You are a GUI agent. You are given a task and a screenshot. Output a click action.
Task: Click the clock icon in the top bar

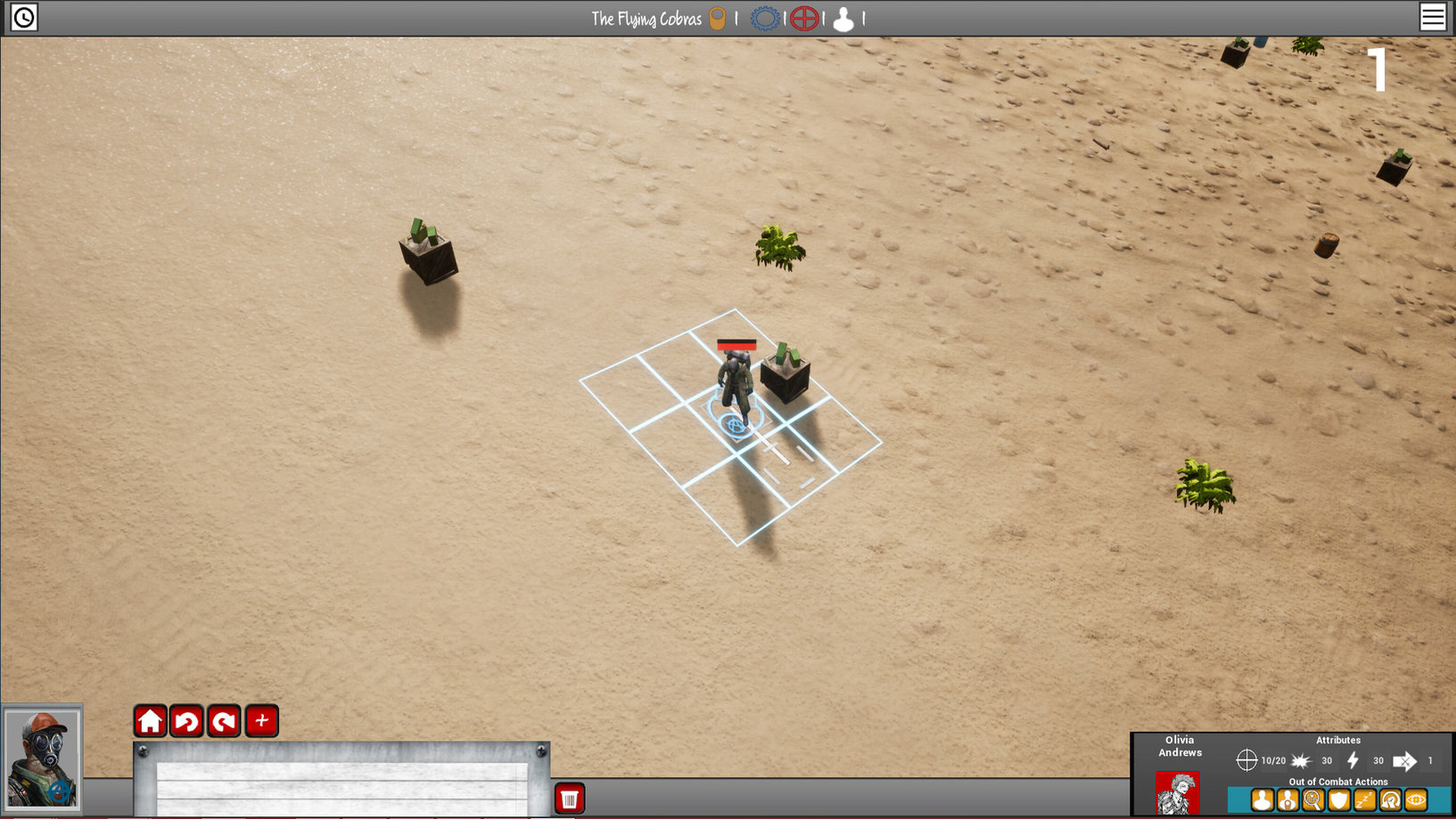[24, 17]
